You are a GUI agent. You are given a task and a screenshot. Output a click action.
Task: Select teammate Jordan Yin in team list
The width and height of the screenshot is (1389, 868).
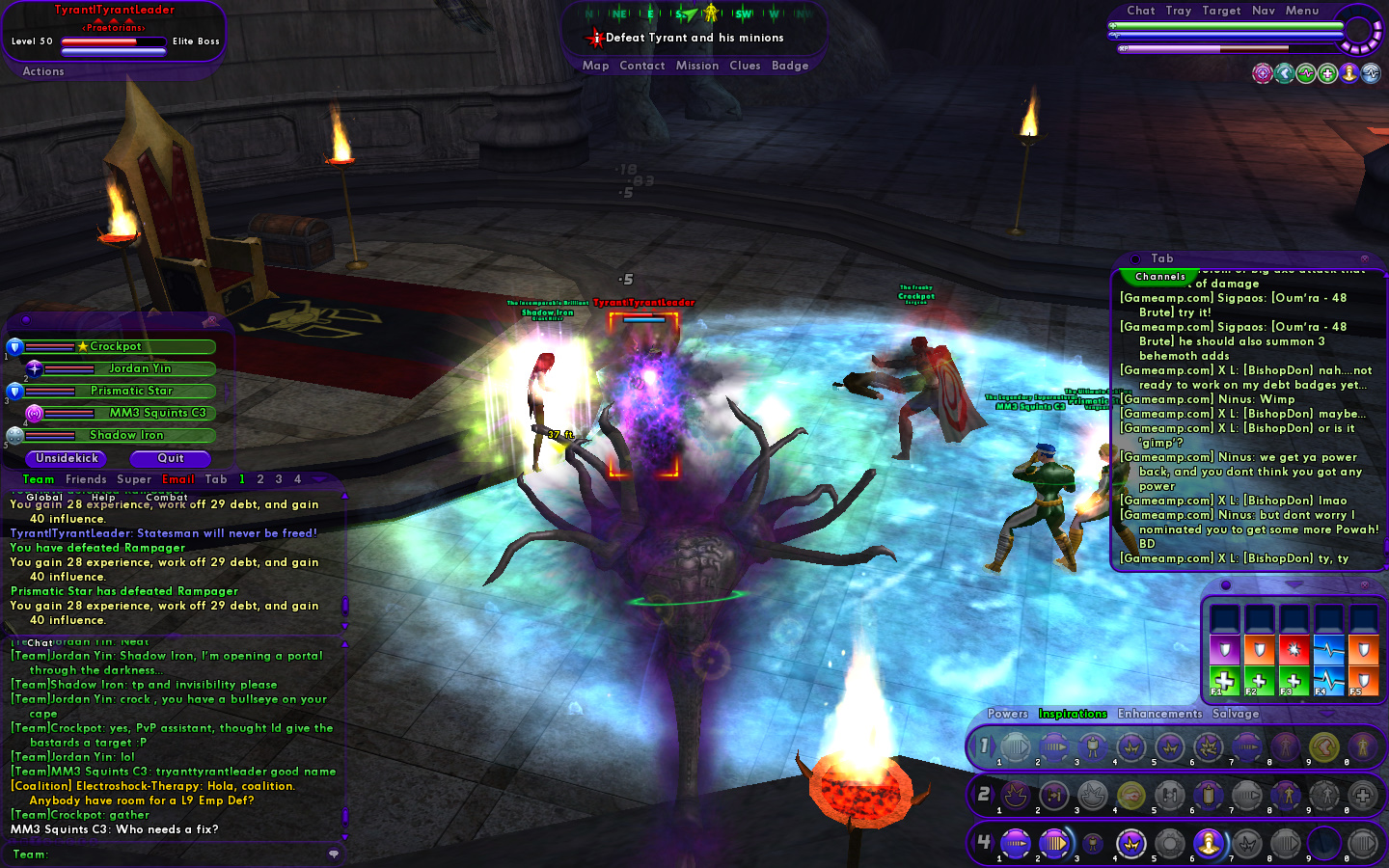click(x=139, y=368)
